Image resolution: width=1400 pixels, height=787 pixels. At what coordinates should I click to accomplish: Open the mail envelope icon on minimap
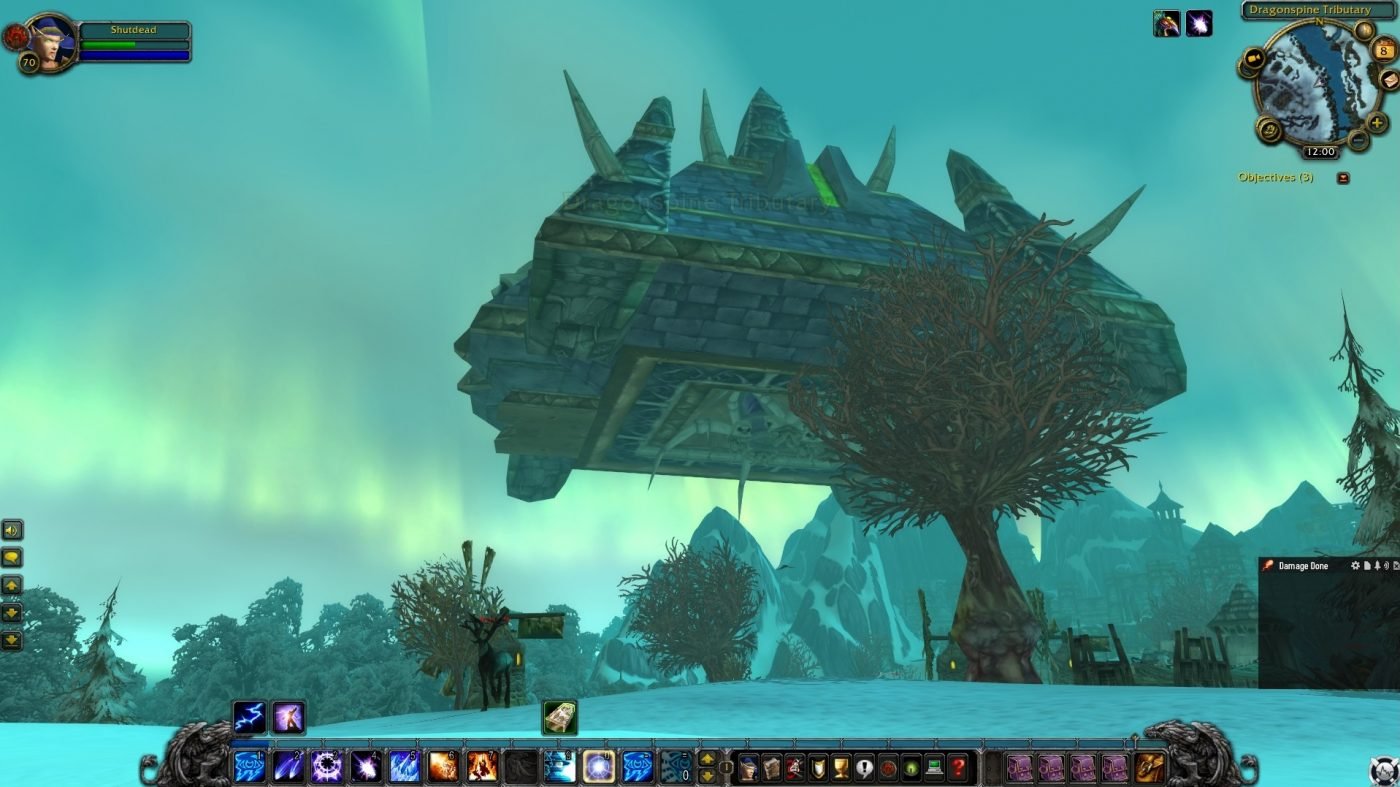tap(1391, 80)
